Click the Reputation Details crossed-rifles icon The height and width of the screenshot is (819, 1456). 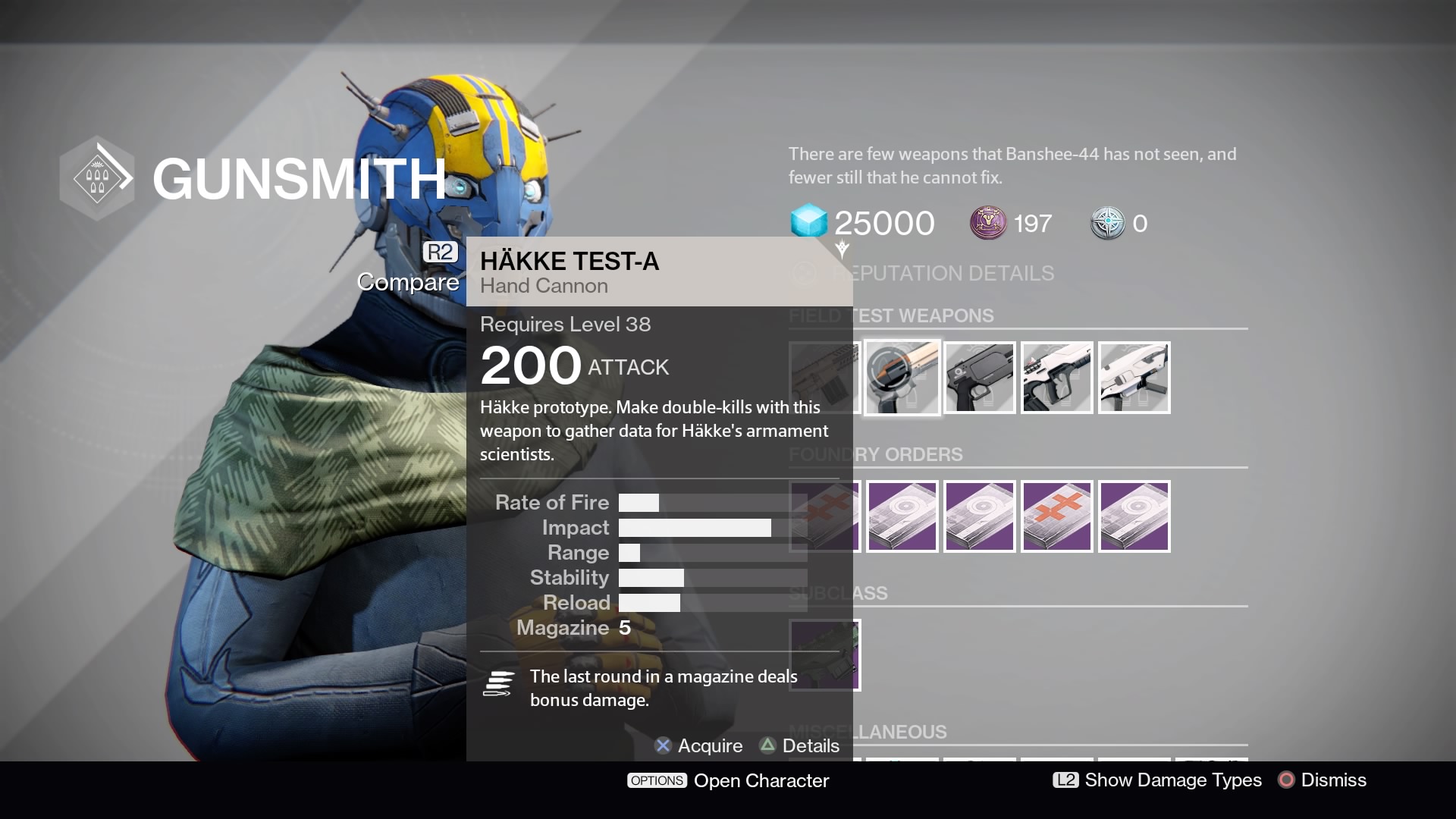tap(804, 274)
